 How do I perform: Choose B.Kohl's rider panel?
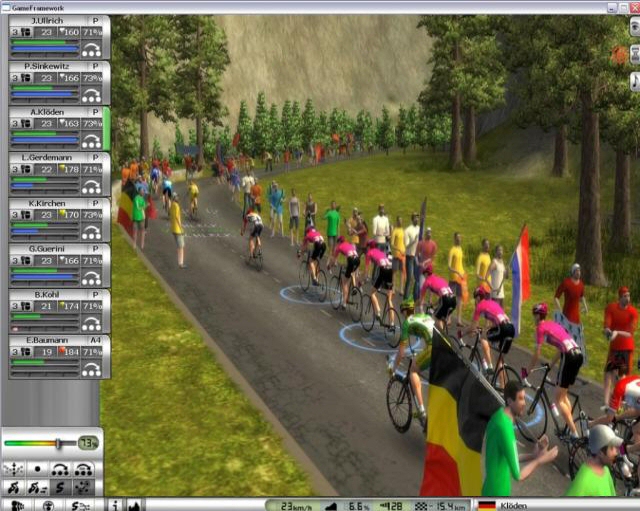pyautogui.click(x=55, y=294)
